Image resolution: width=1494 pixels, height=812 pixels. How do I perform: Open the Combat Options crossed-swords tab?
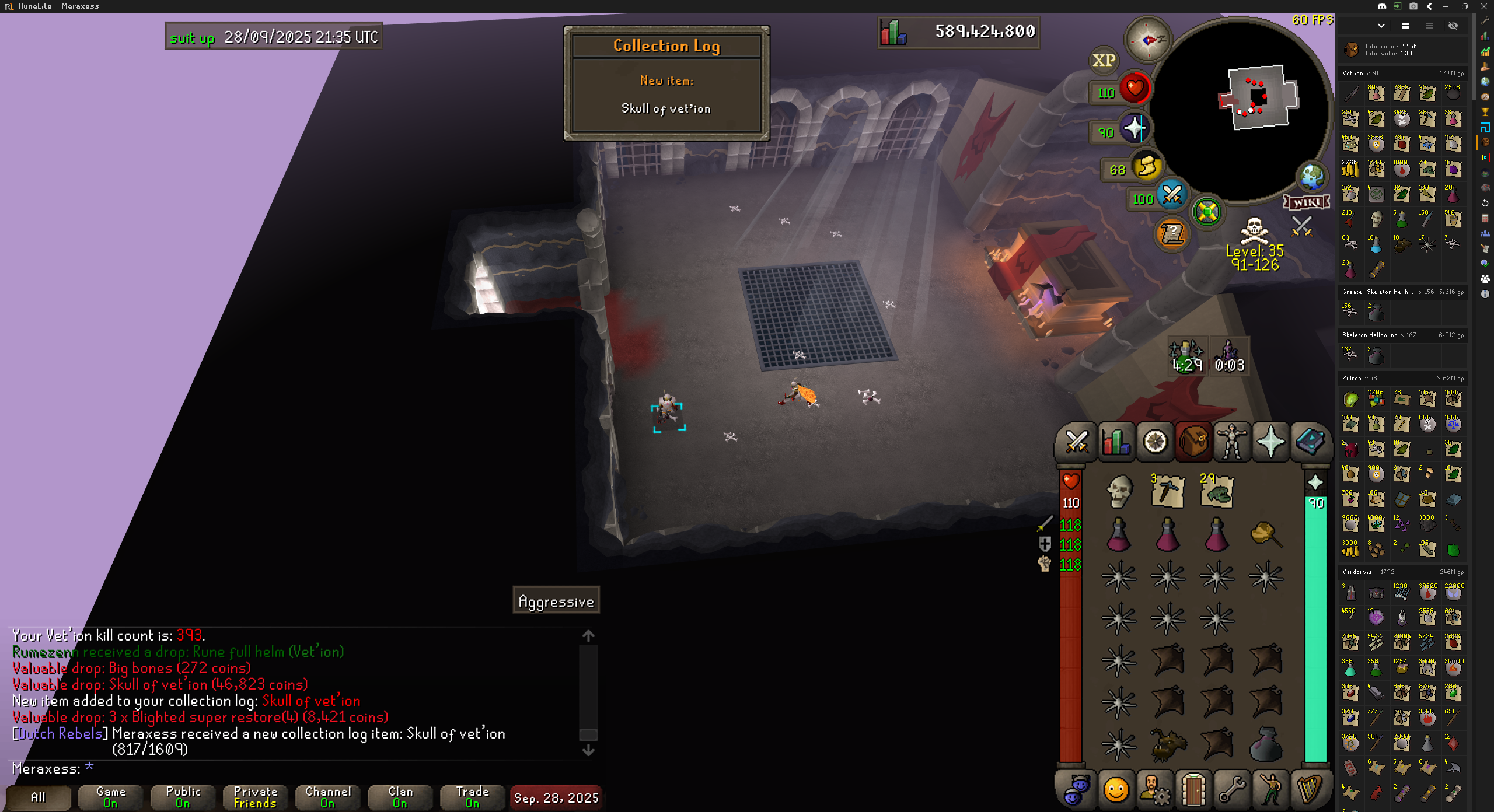coord(1076,442)
